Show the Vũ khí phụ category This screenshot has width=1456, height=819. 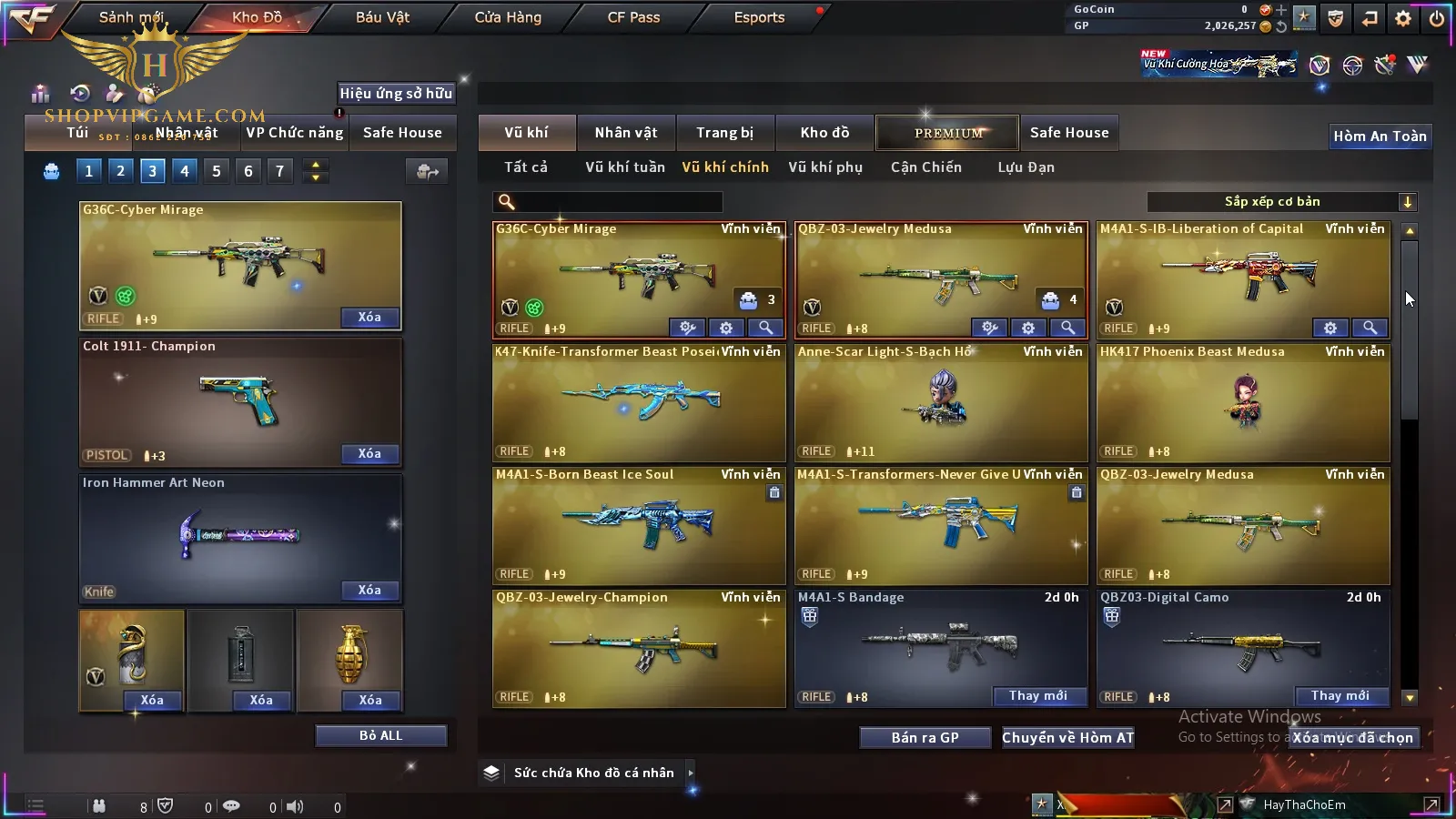825,167
